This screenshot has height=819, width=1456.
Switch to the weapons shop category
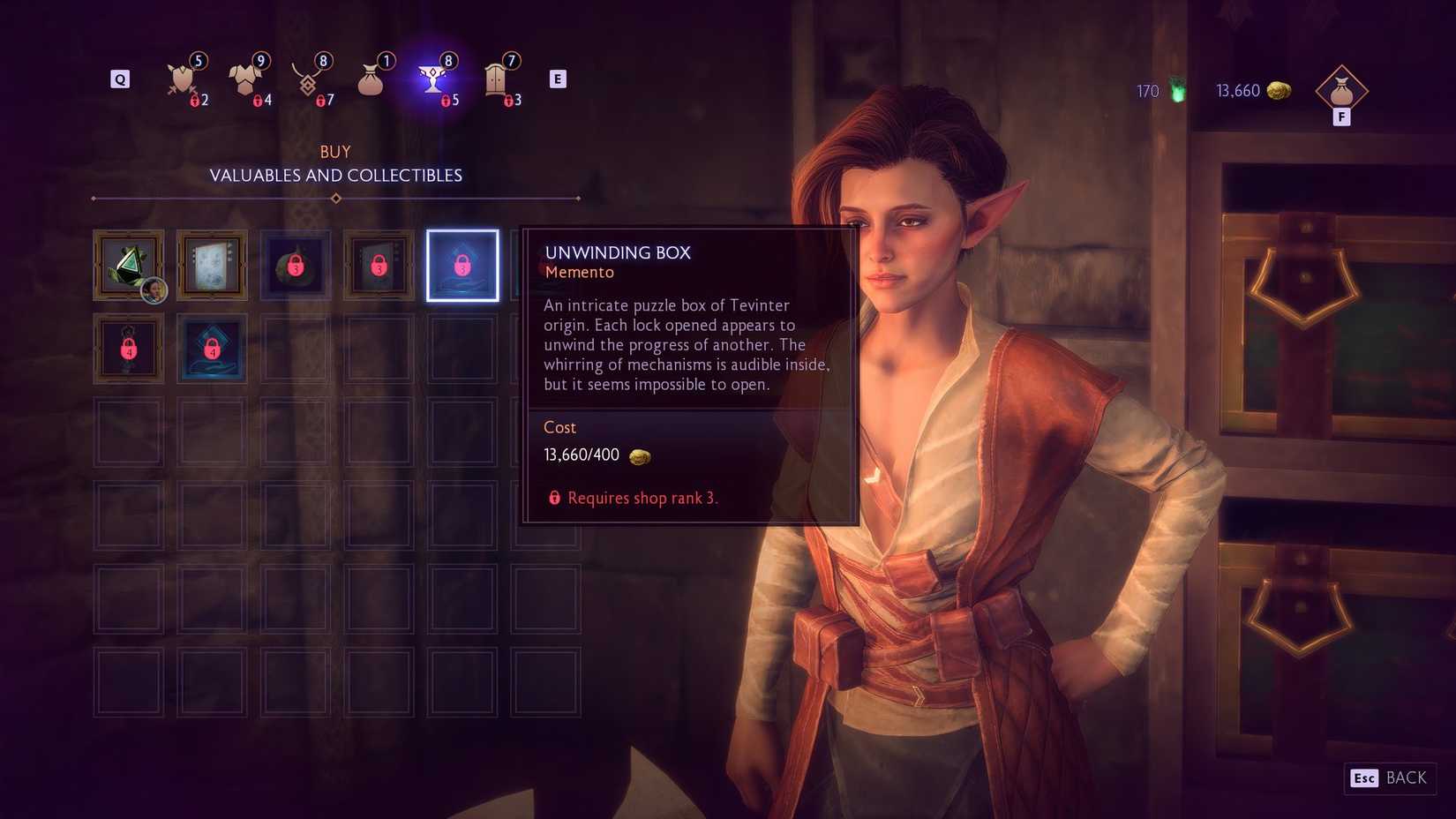(x=183, y=79)
